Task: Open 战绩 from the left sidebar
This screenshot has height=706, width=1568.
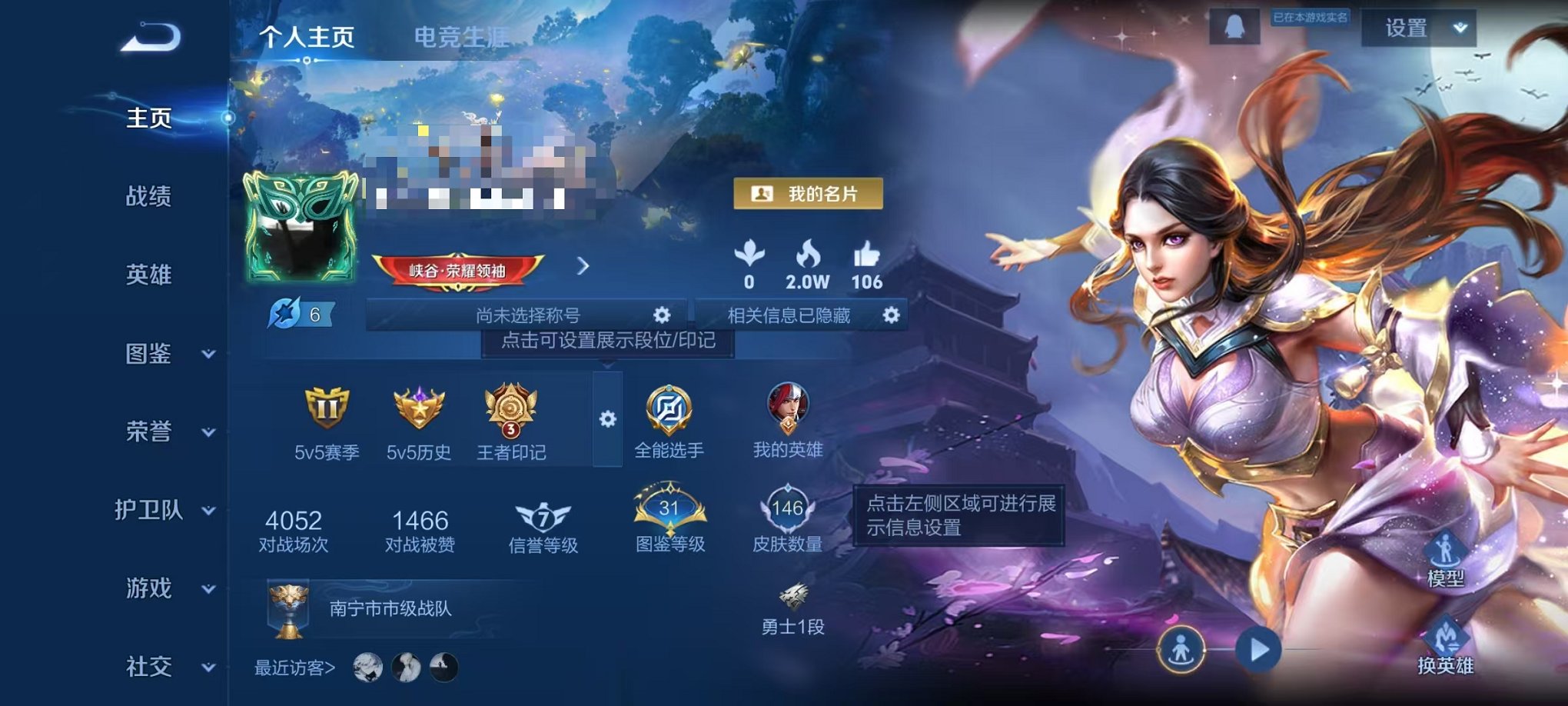Action: click(148, 197)
